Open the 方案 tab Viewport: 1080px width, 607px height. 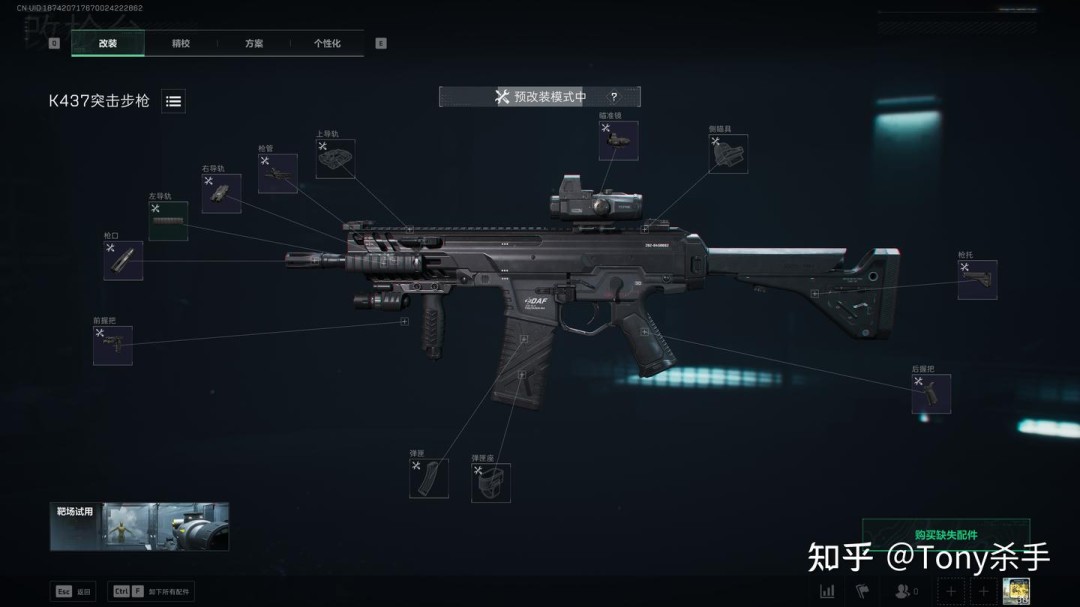coord(254,44)
